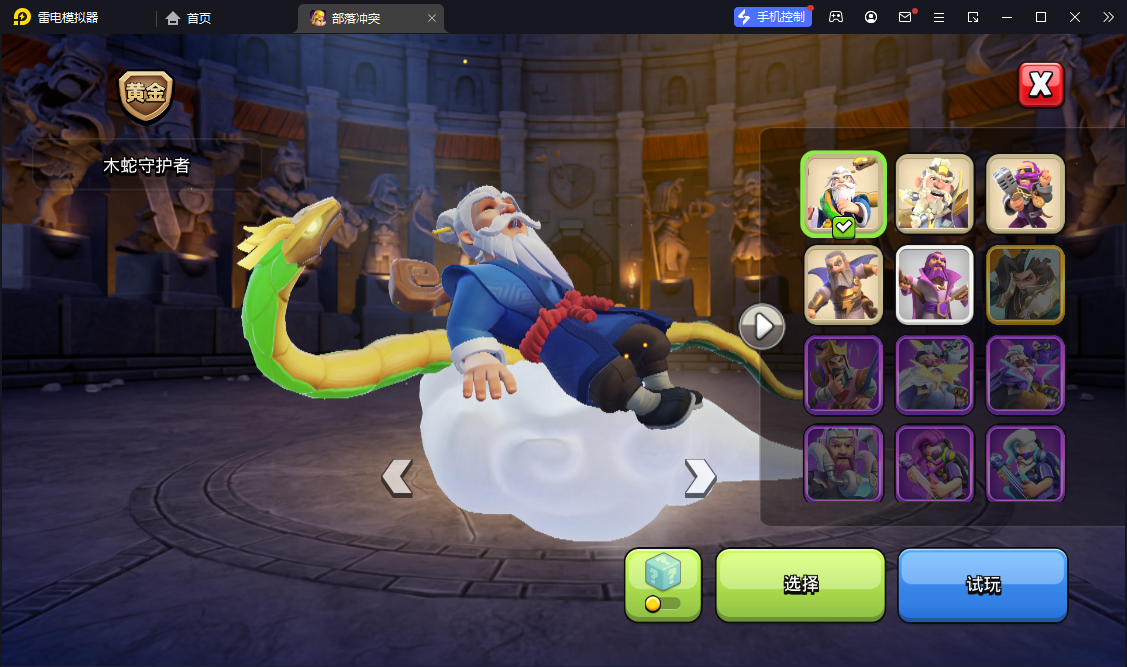
Task: Choose the white-and-gold armored Warden skin
Action: tap(934, 194)
